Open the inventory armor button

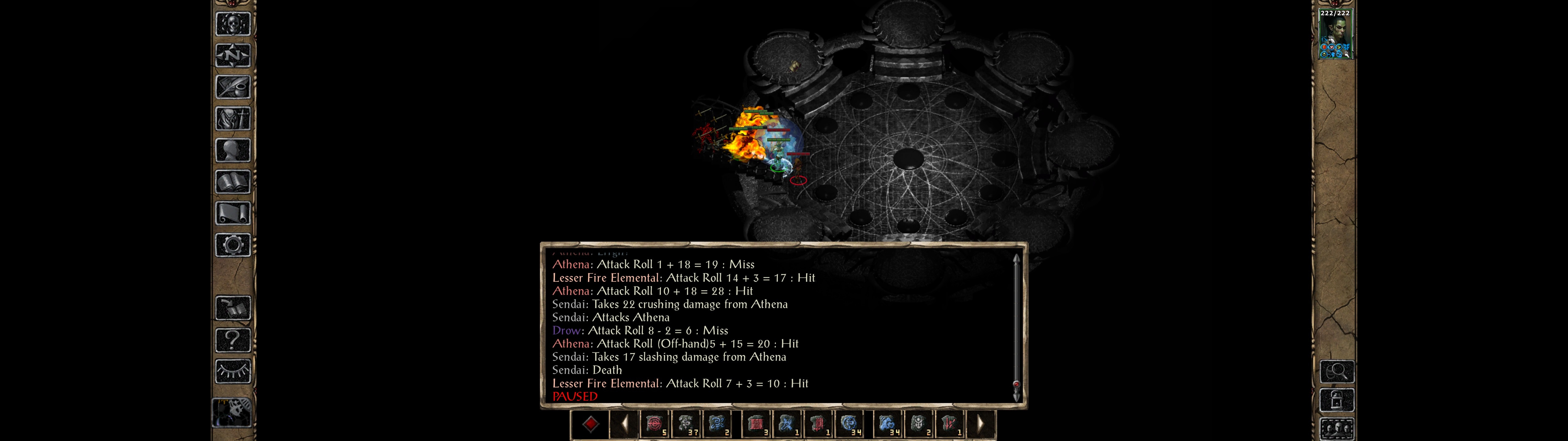click(x=233, y=119)
